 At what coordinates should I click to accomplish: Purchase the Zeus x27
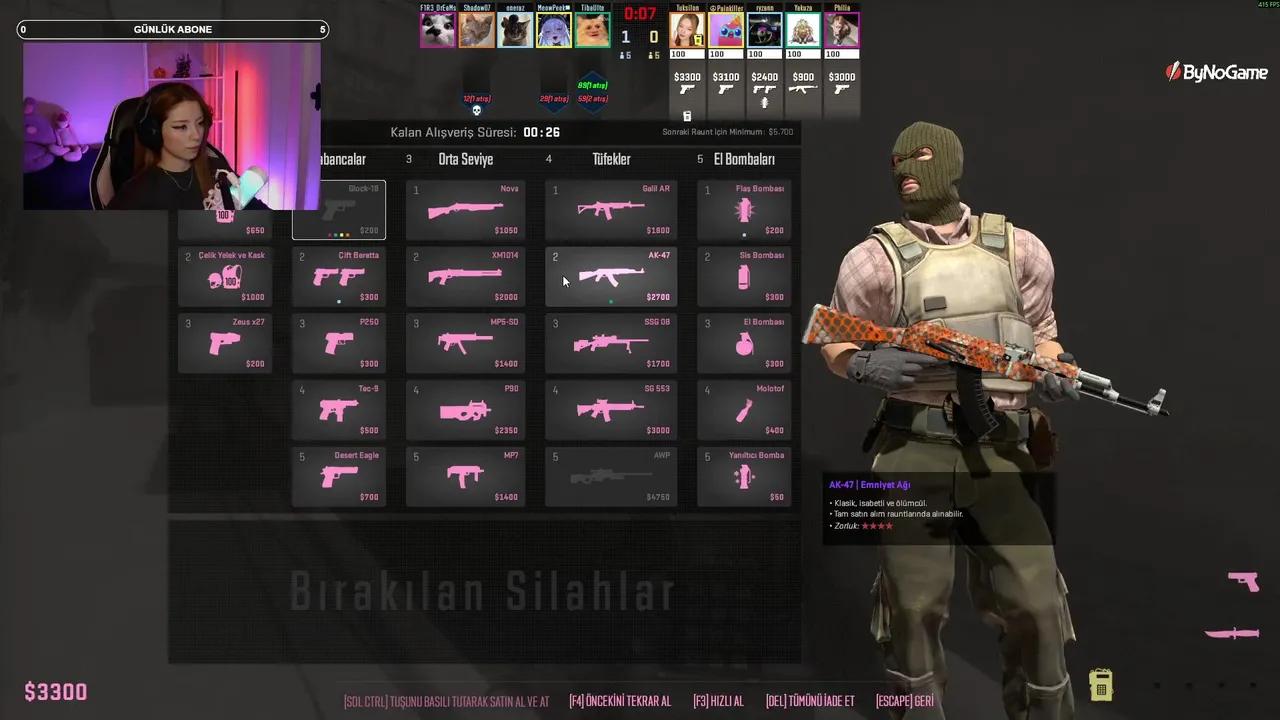coord(224,342)
